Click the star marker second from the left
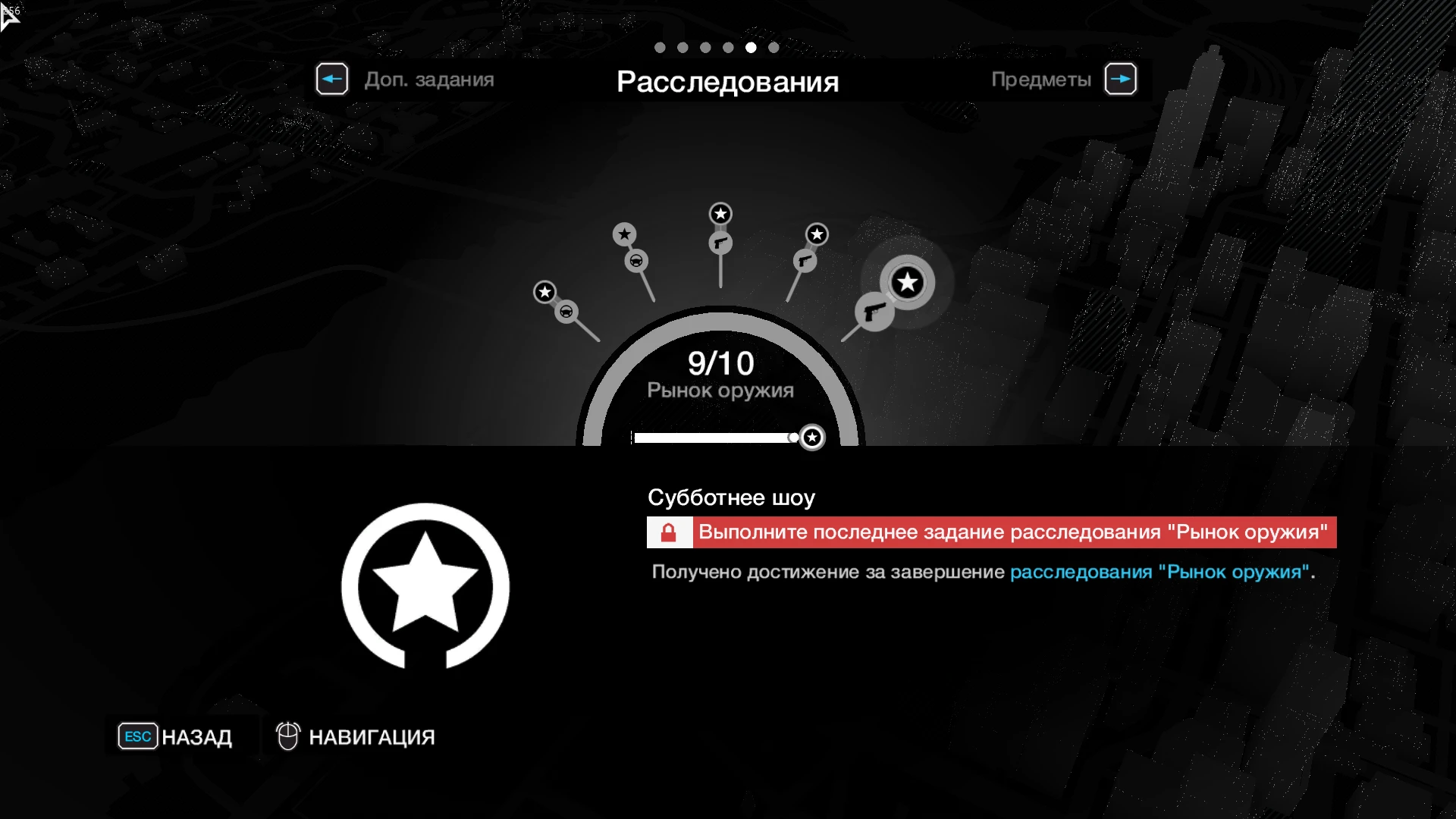1456x819 pixels. point(624,235)
